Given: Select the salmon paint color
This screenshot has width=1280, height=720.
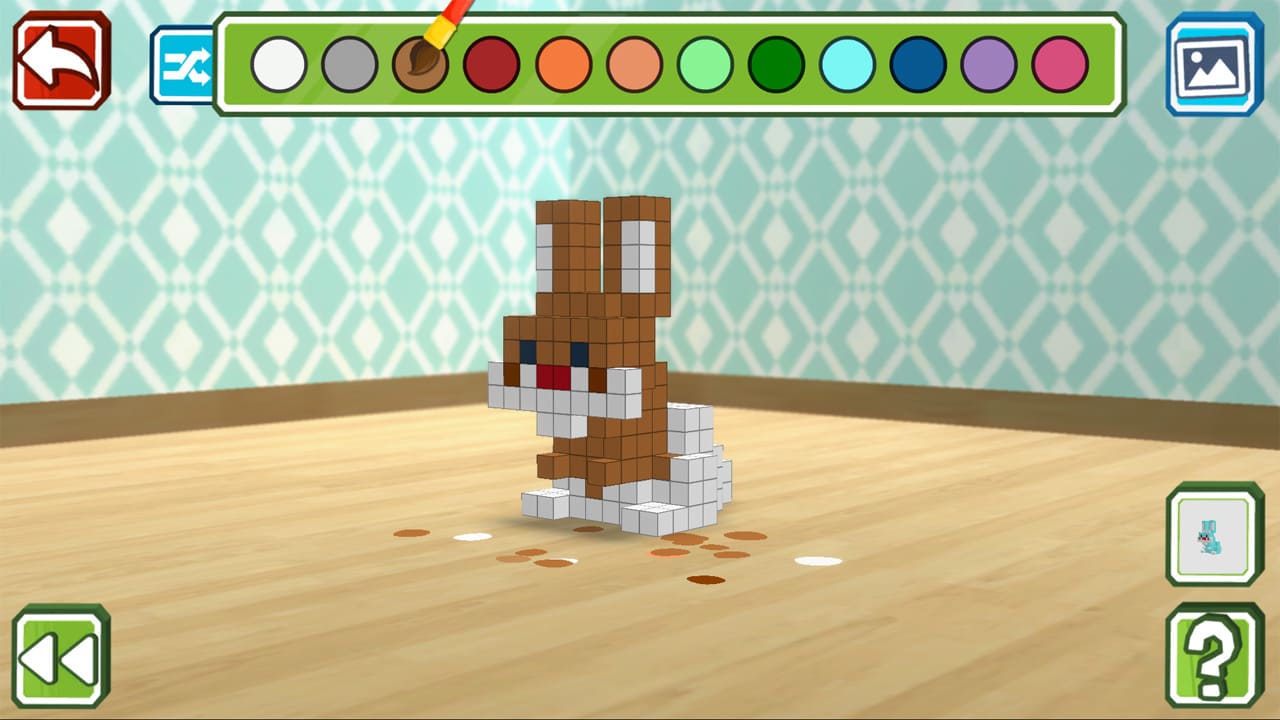Looking at the screenshot, I should pyautogui.click(x=633, y=65).
